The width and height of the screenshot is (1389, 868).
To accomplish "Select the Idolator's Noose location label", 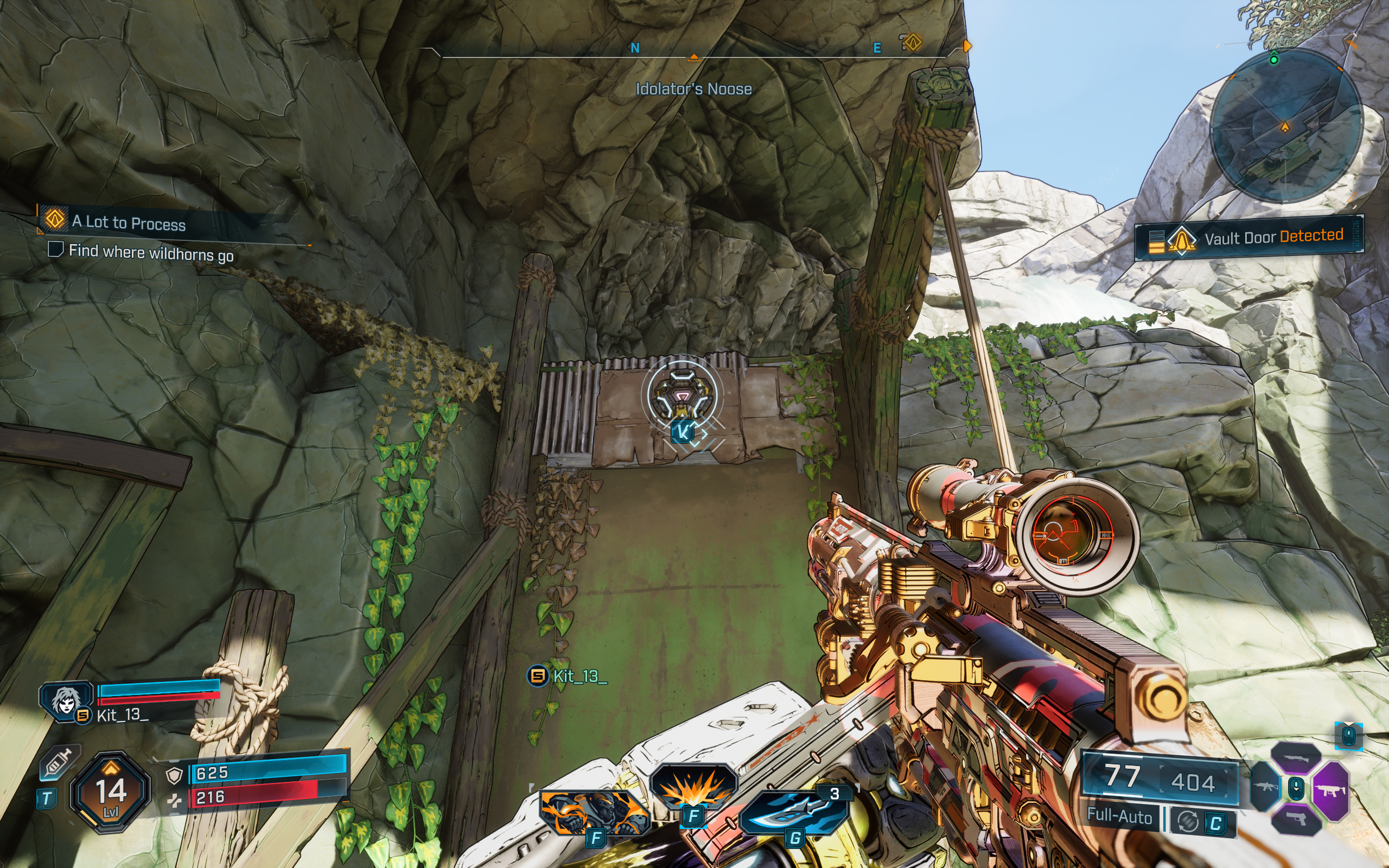I will pyautogui.click(x=694, y=89).
